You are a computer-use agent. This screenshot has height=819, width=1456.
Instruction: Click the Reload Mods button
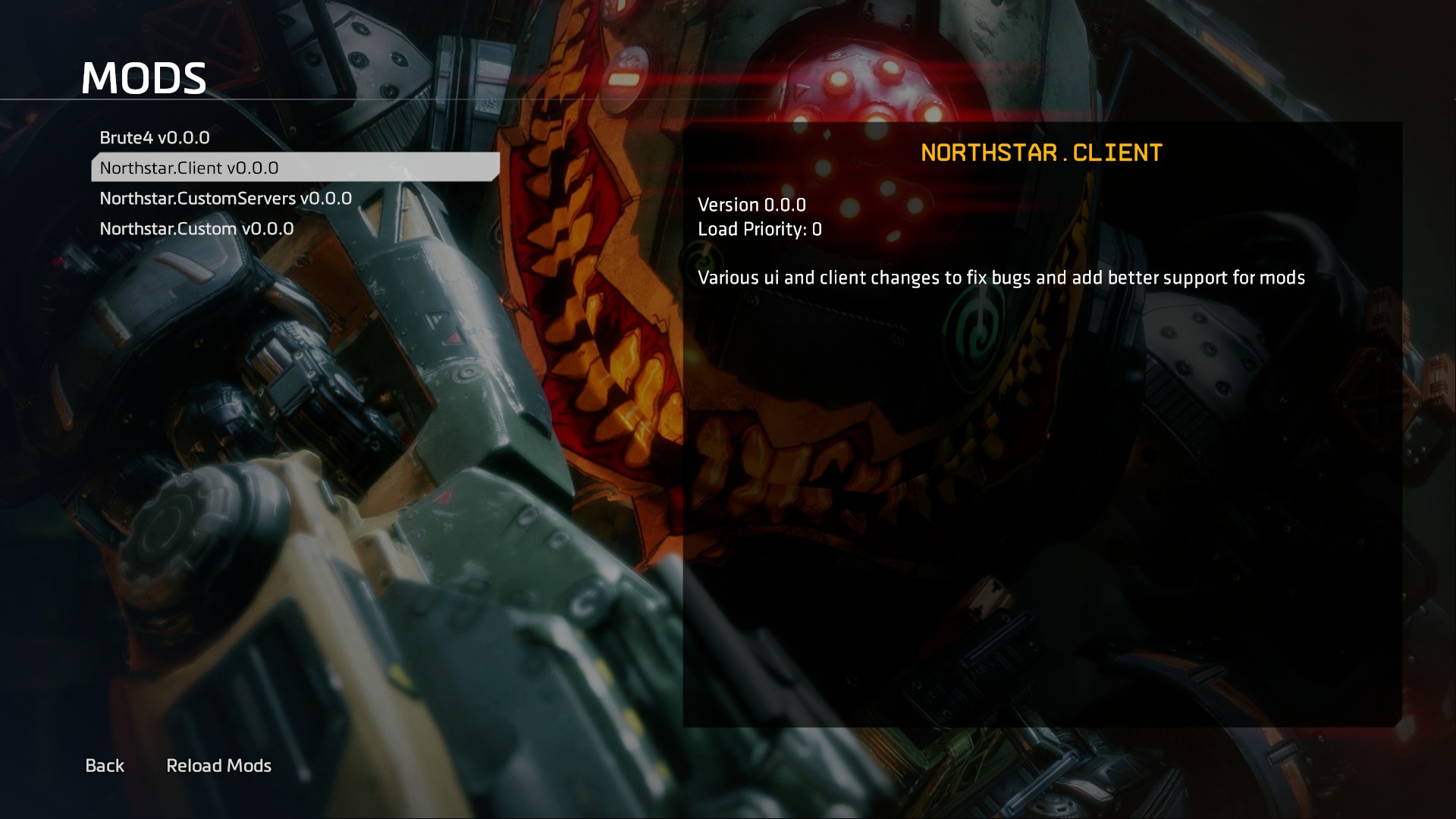pyautogui.click(x=218, y=766)
